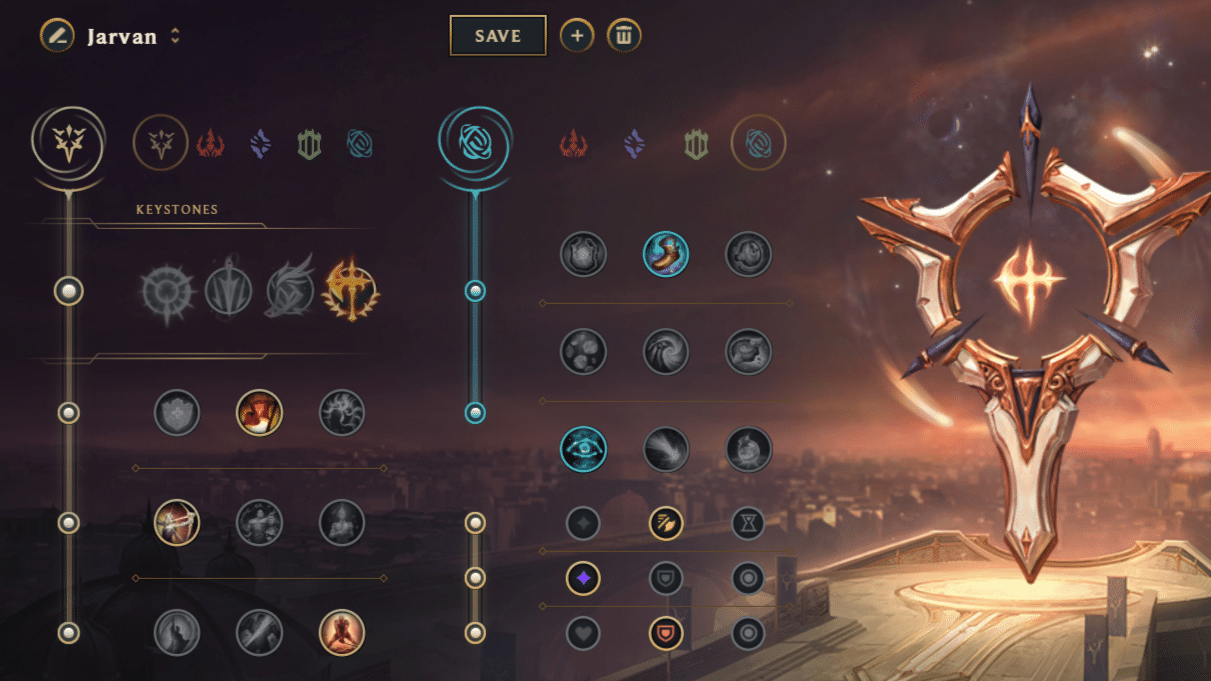The width and height of the screenshot is (1211, 681).
Task: Create a new rune page with plus button
Action: point(576,36)
